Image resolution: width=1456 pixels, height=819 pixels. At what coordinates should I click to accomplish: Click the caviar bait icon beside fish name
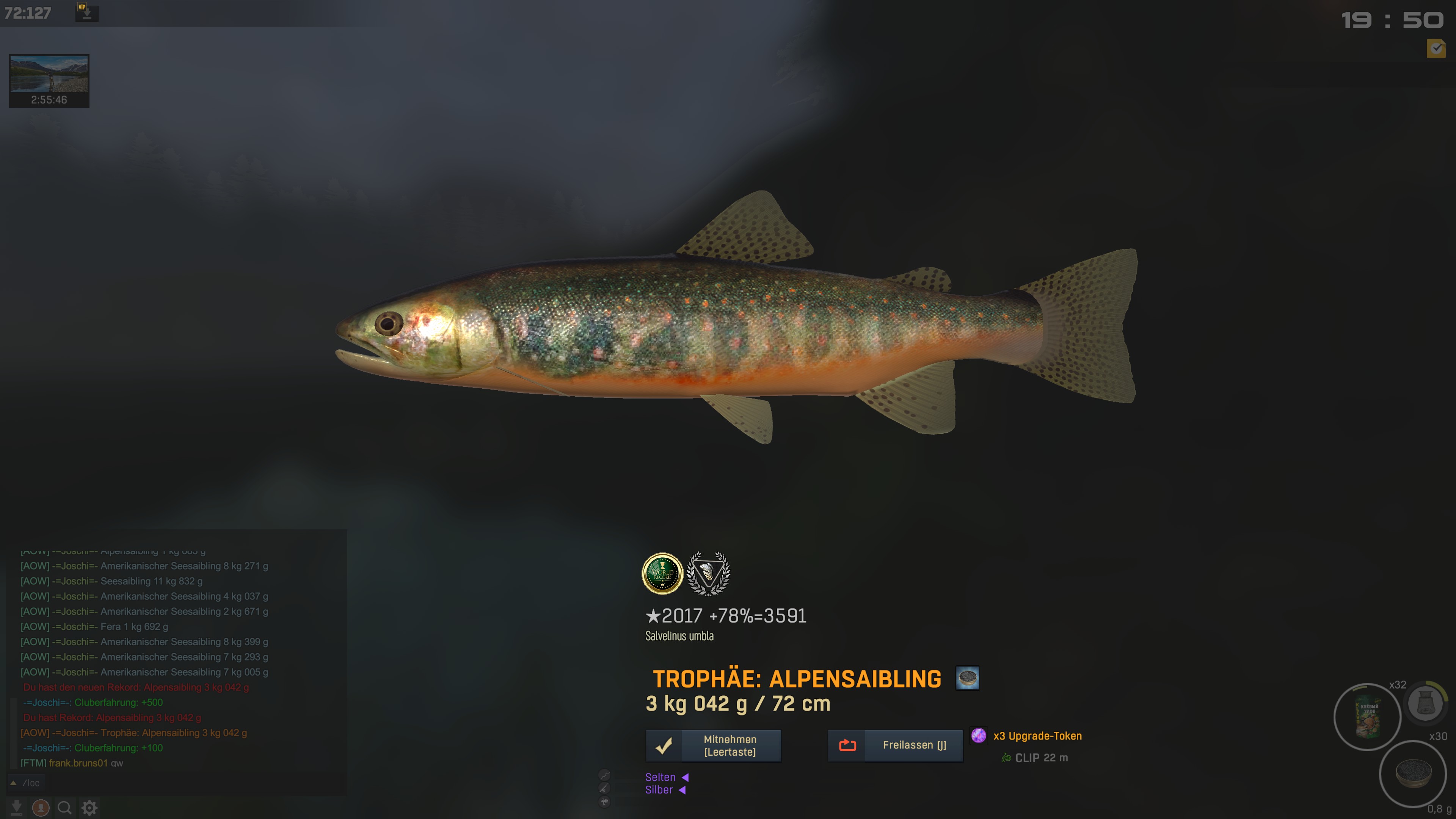(x=967, y=678)
